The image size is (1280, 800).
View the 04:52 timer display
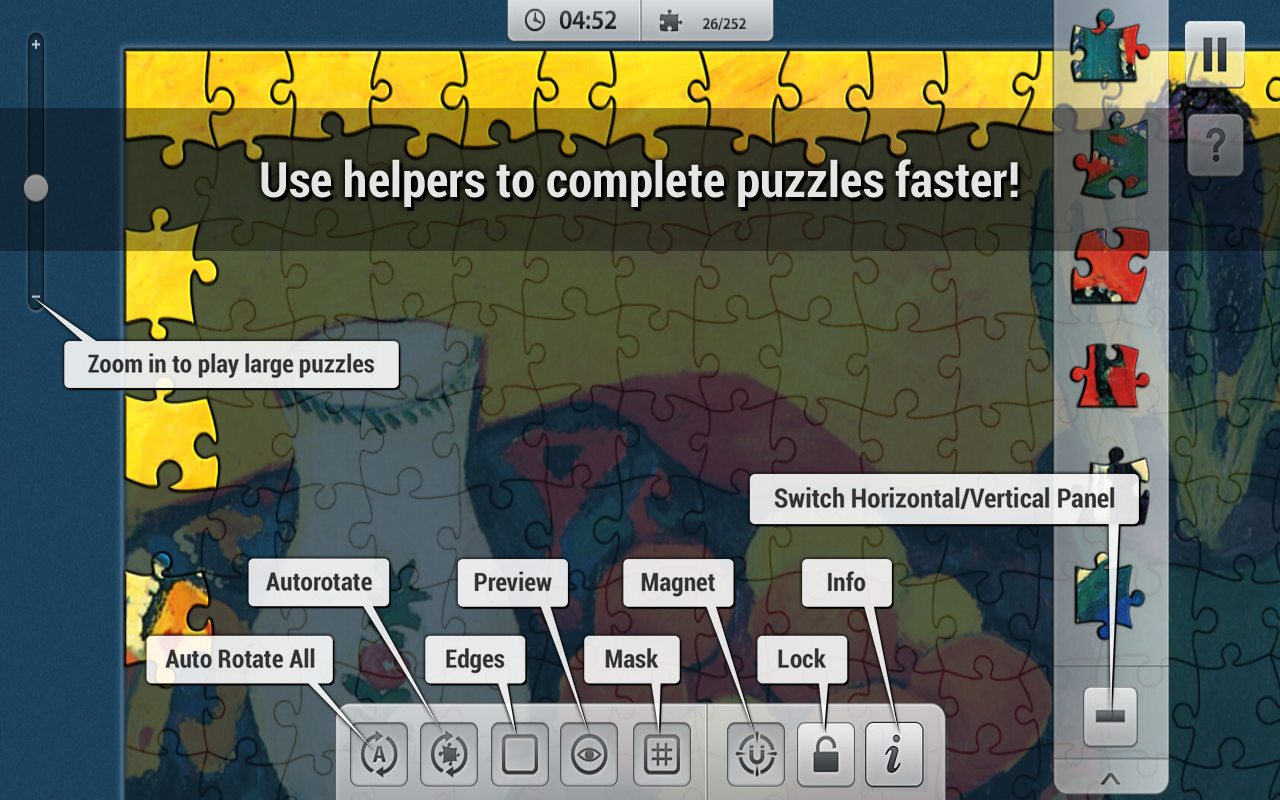[573, 20]
